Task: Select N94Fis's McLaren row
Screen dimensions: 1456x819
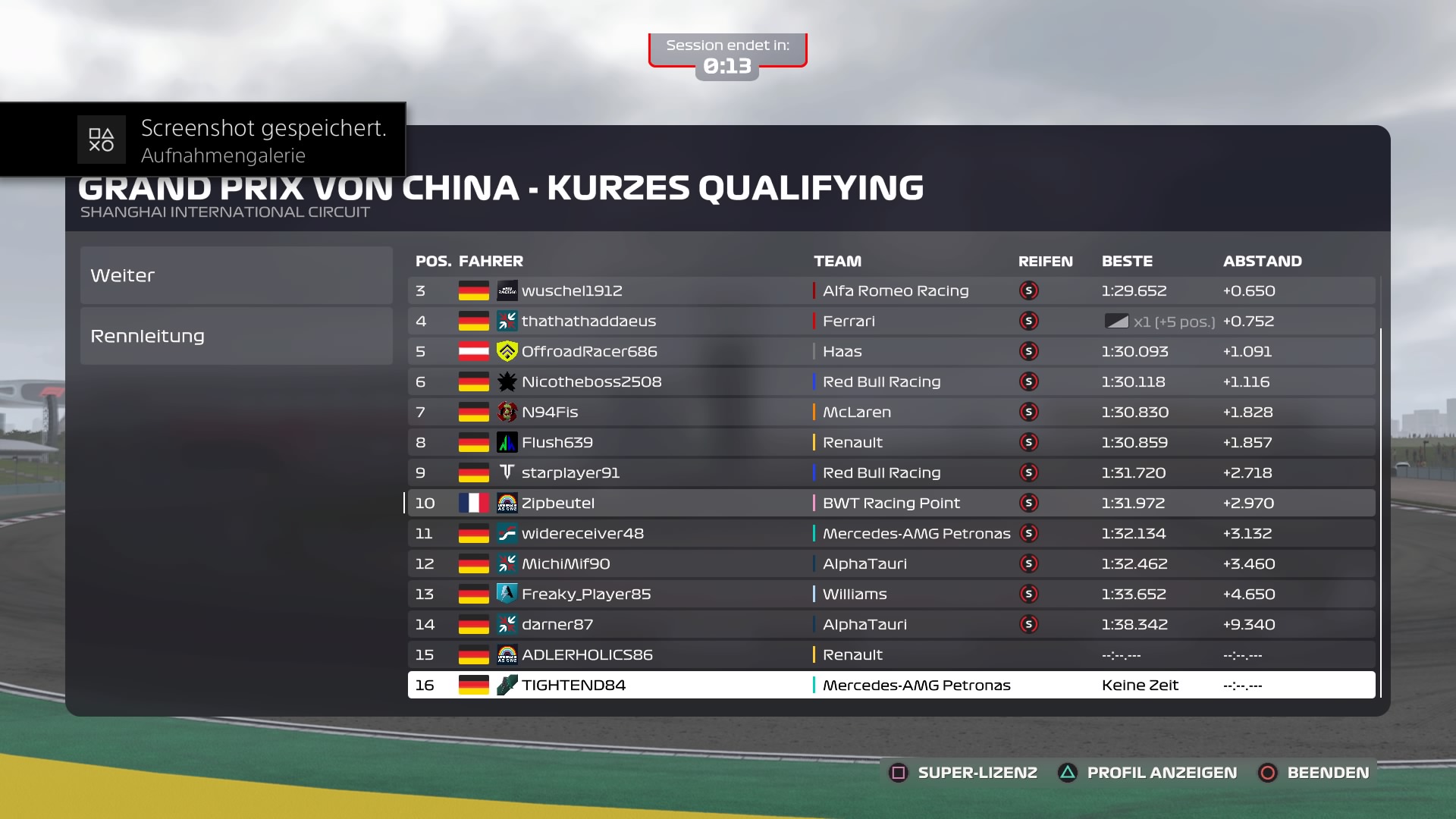Action: click(x=891, y=412)
